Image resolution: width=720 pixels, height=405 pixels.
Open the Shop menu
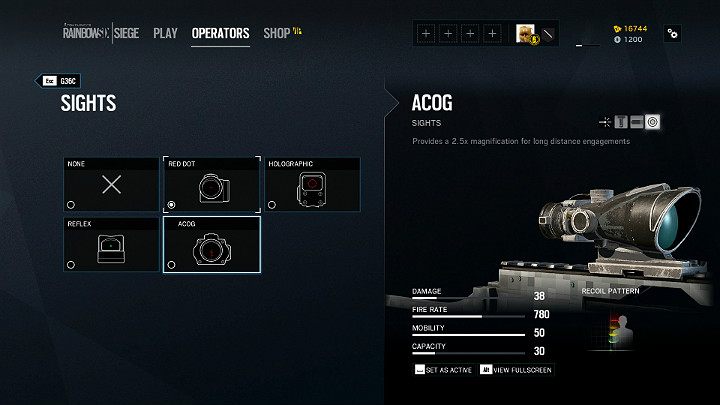[280, 33]
